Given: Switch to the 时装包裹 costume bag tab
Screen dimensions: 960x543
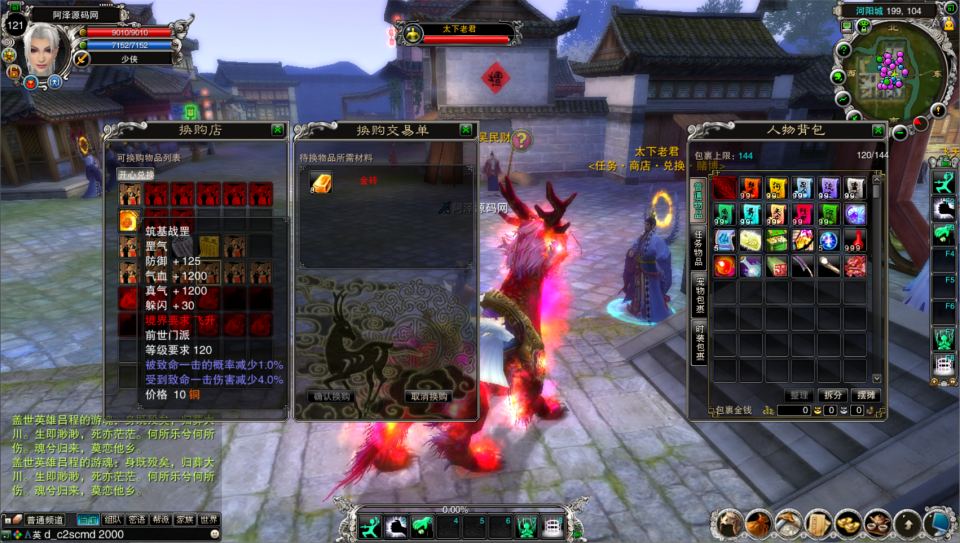Looking at the screenshot, I should click(698, 343).
